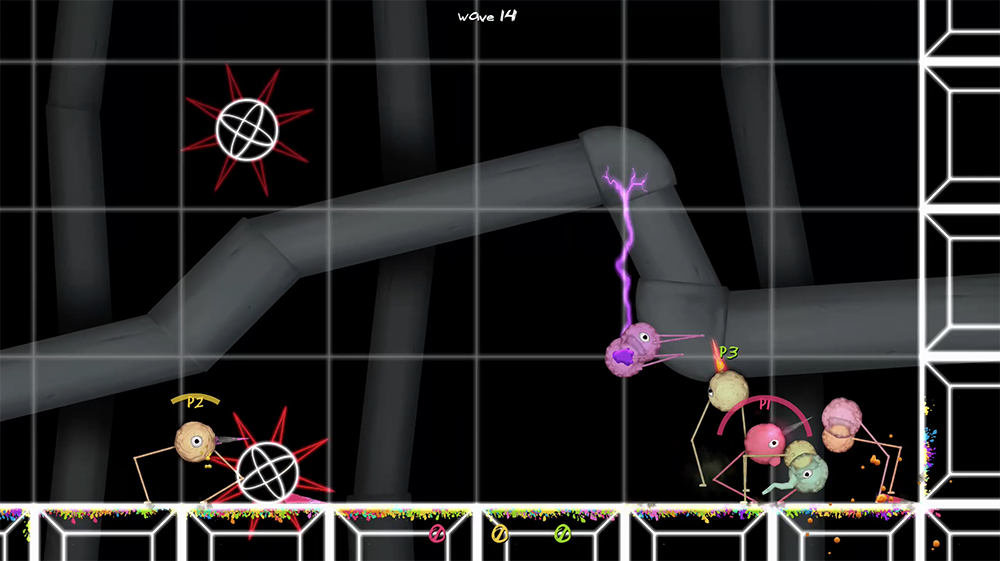Click the green empty-slot player icon

(562, 534)
